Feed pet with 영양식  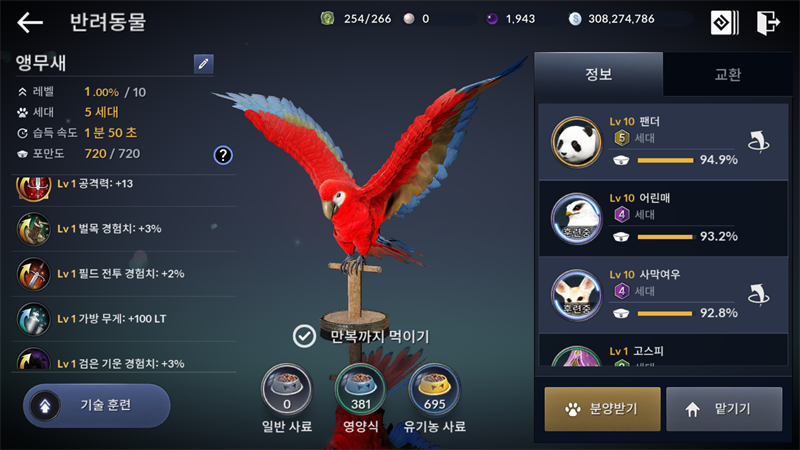click(x=360, y=390)
